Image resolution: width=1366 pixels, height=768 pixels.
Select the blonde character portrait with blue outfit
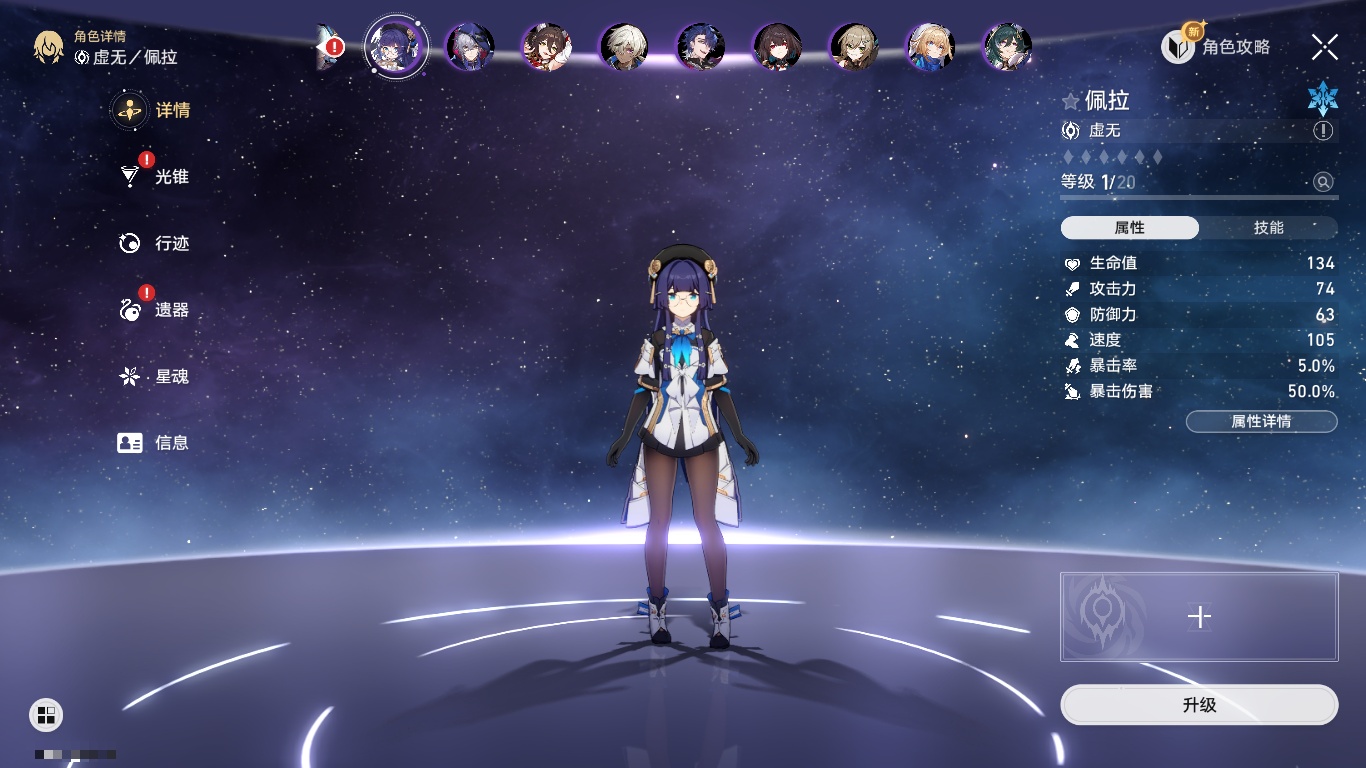930,47
